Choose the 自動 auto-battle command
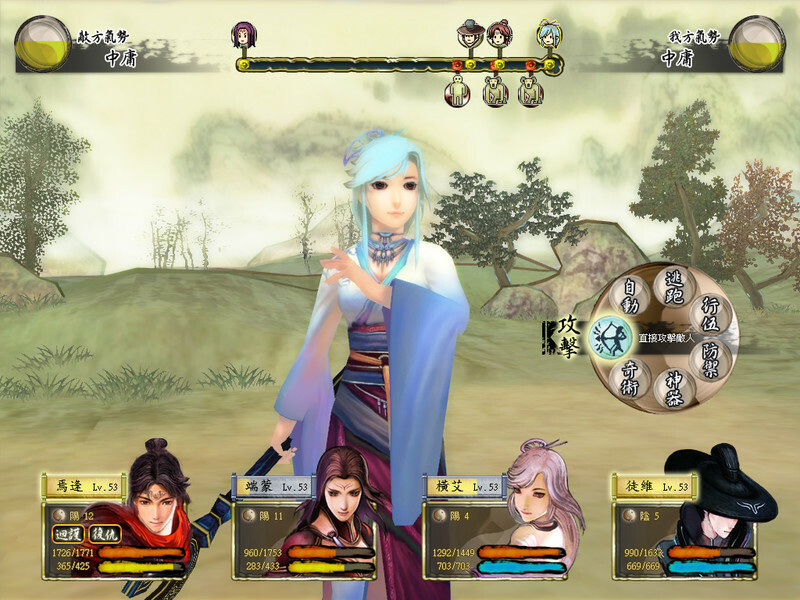 [x=630, y=294]
